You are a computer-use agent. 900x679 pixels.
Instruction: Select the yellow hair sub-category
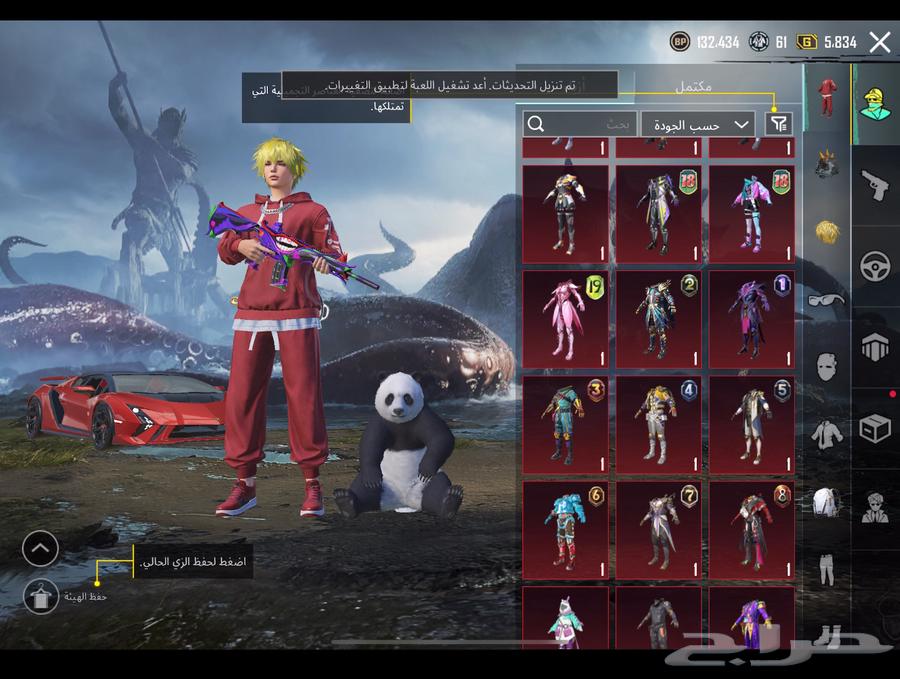pyautogui.click(x=826, y=231)
